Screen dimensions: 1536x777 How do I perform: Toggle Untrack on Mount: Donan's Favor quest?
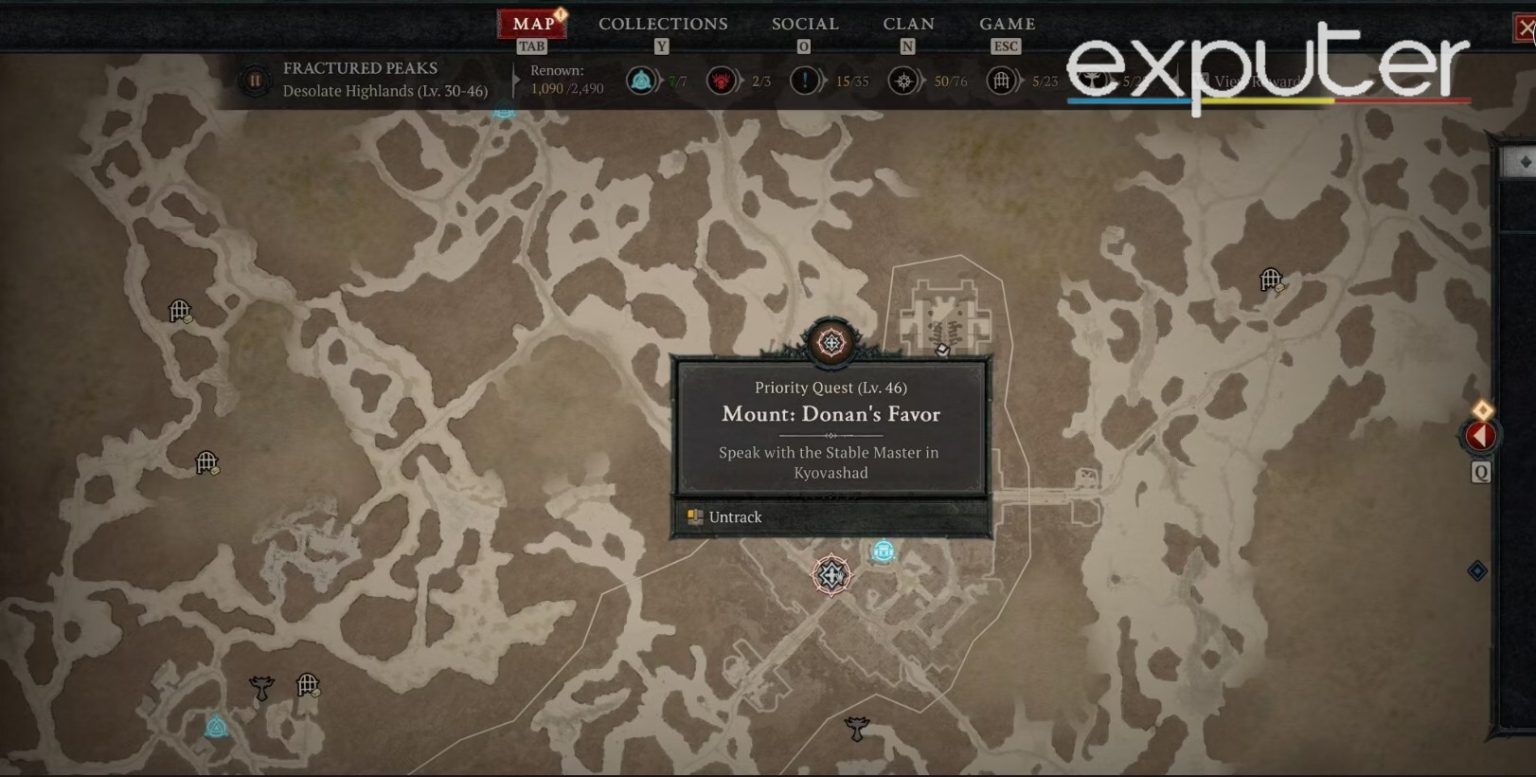(734, 517)
